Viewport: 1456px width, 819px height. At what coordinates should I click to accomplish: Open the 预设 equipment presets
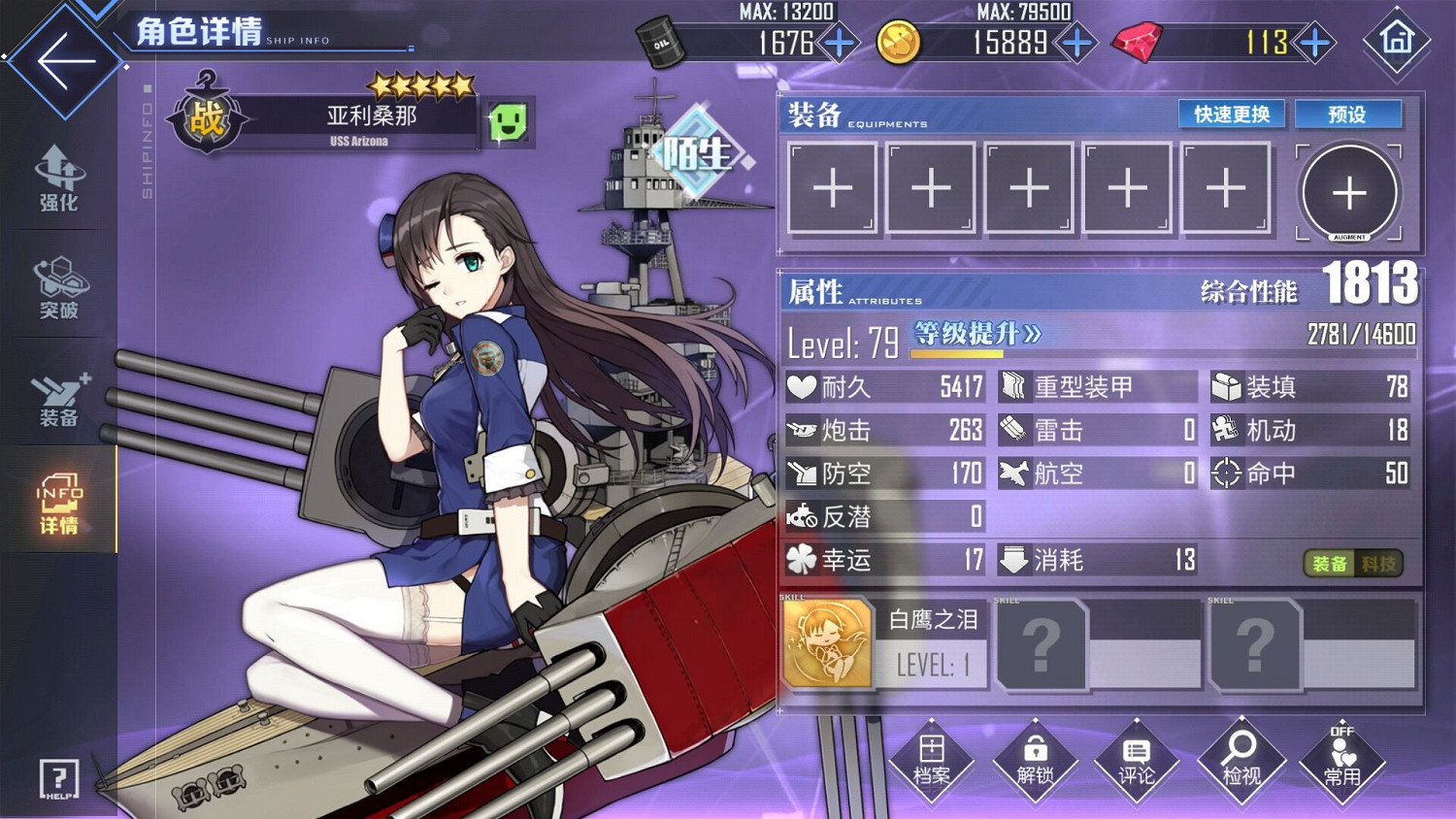1348,114
